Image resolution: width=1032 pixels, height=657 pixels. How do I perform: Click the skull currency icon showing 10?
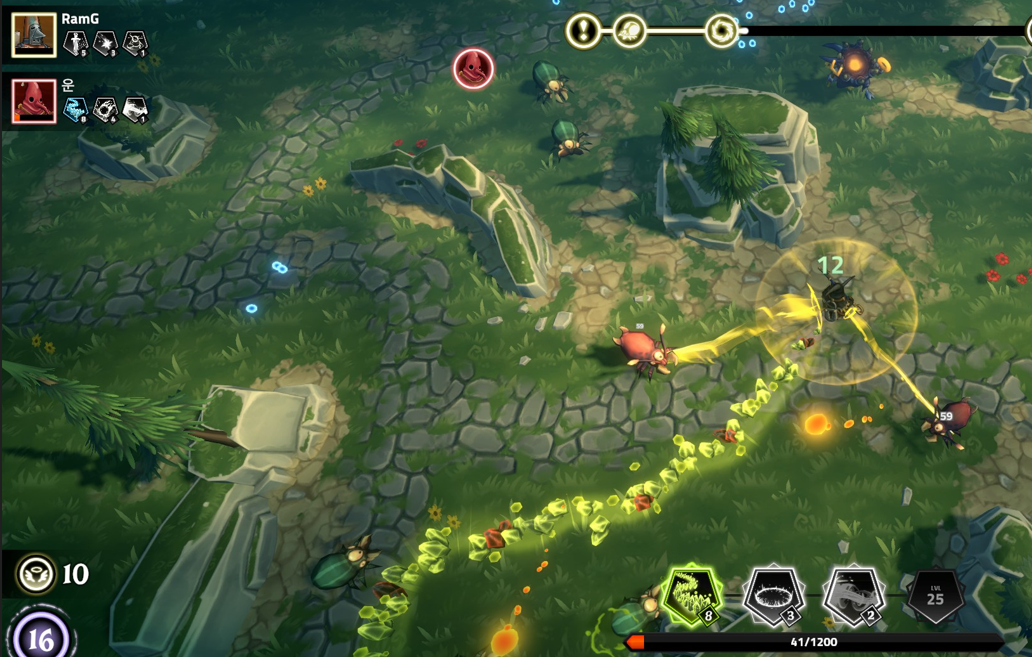[x=36, y=574]
